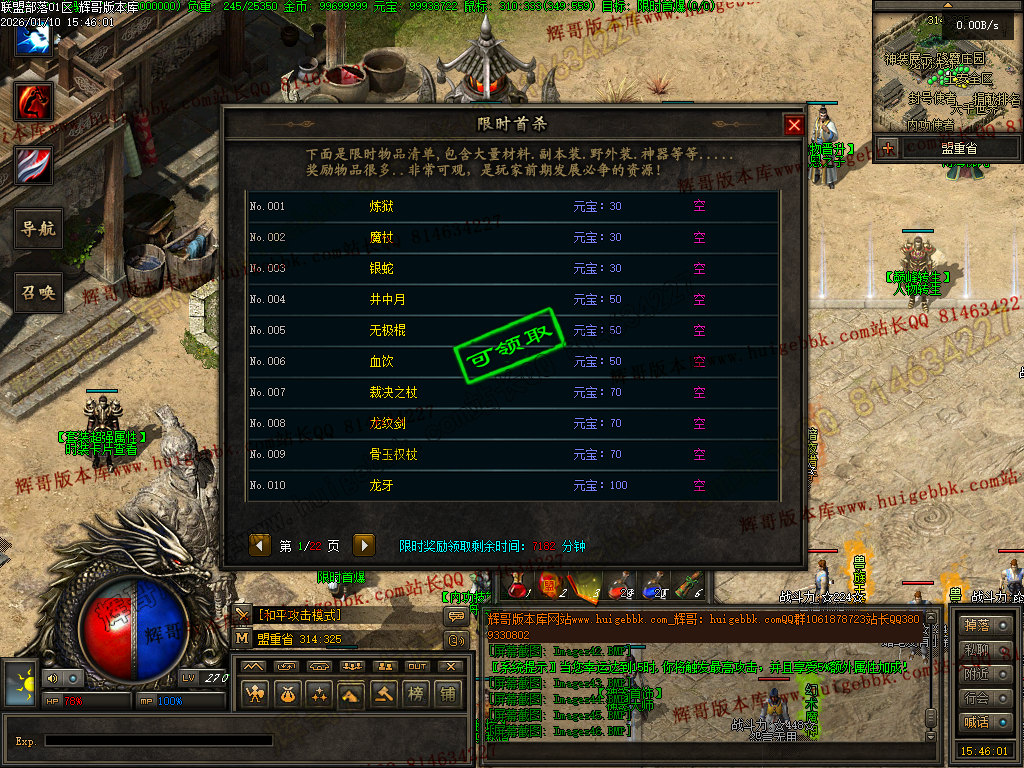Use the red potion in belt slot 1
Image resolution: width=1024 pixels, height=768 pixels.
[x=516, y=584]
